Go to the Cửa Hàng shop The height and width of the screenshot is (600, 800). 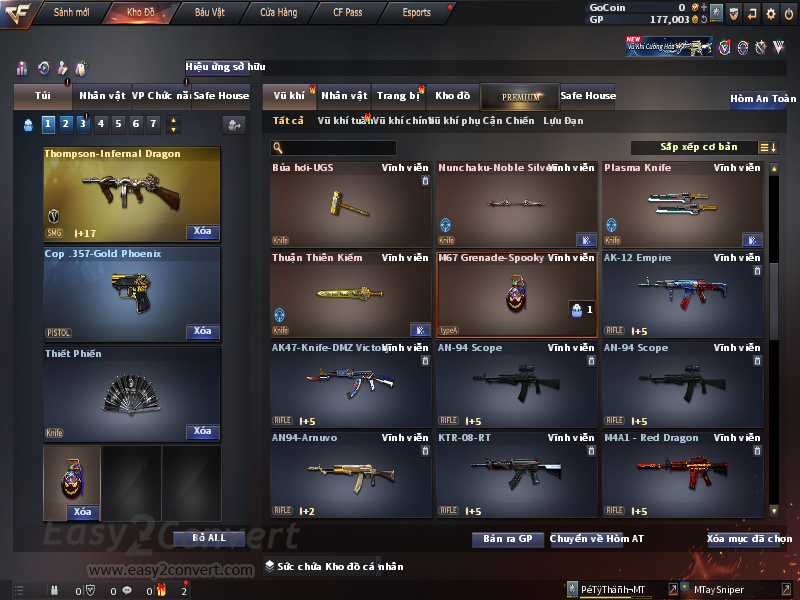coord(278,13)
